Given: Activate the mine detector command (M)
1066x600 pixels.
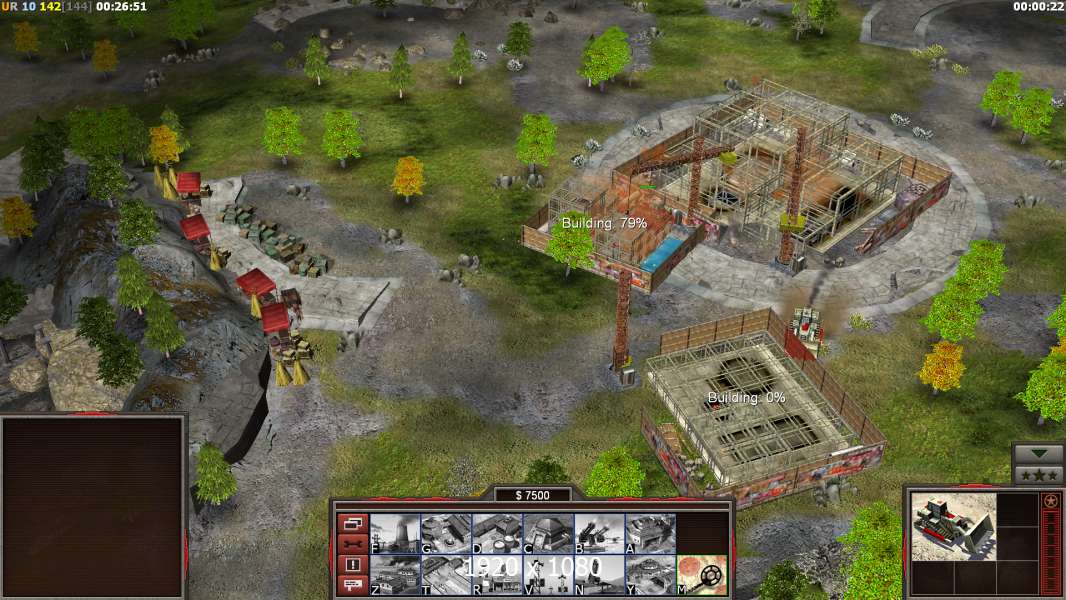Looking at the screenshot, I should click(x=702, y=575).
